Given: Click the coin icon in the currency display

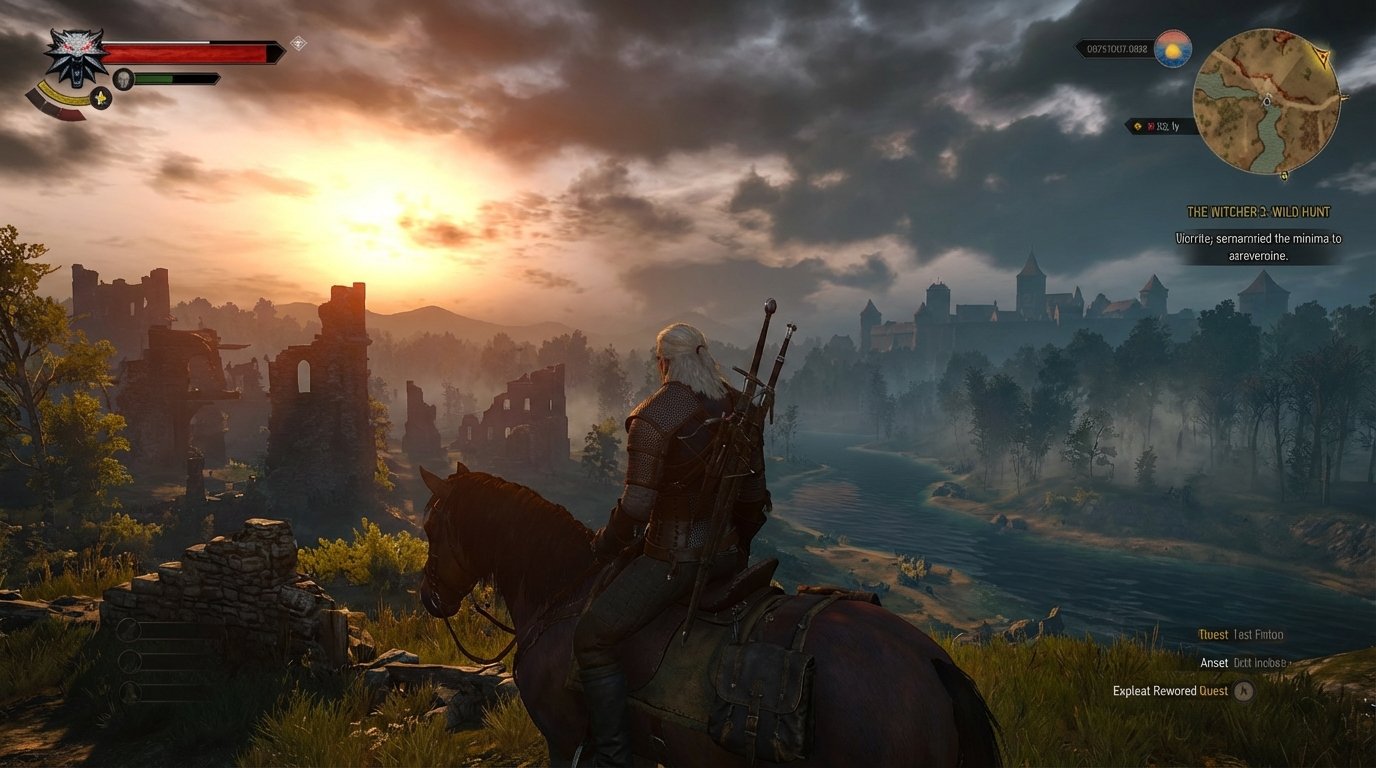Looking at the screenshot, I should [1138, 126].
